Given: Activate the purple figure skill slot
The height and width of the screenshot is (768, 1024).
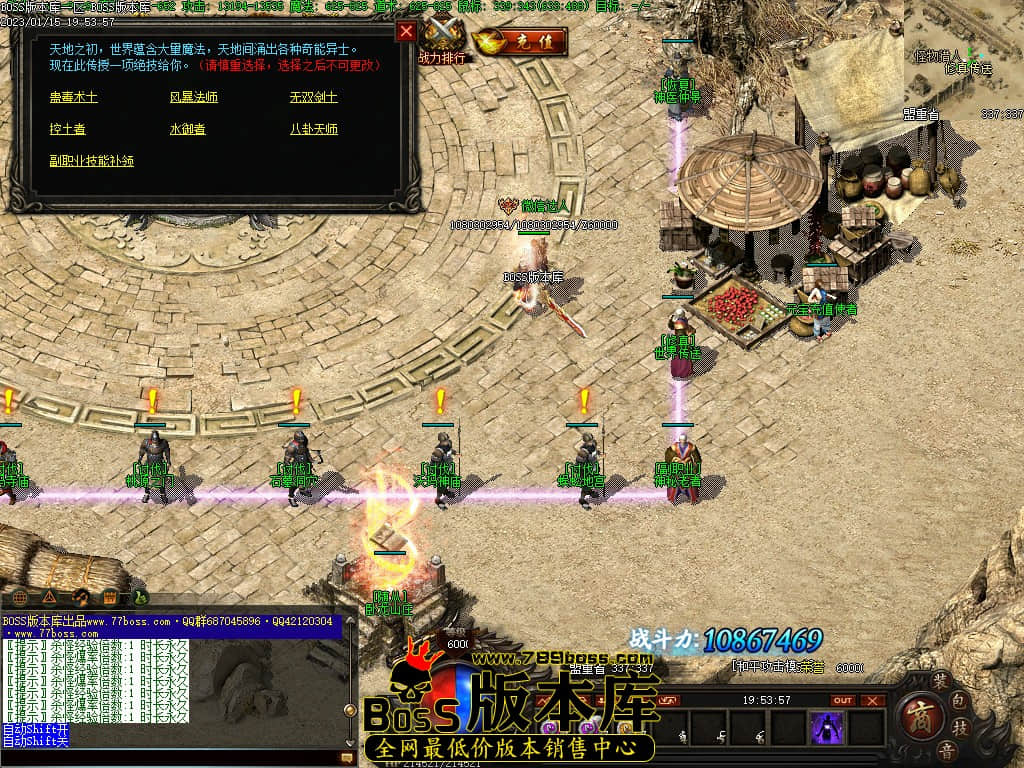Looking at the screenshot, I should pos(827,728).
